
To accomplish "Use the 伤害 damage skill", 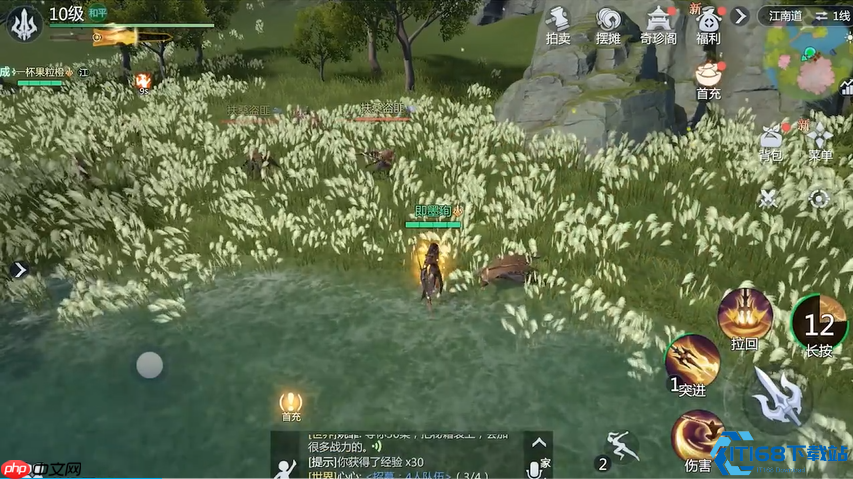I will tap(697, 436).
